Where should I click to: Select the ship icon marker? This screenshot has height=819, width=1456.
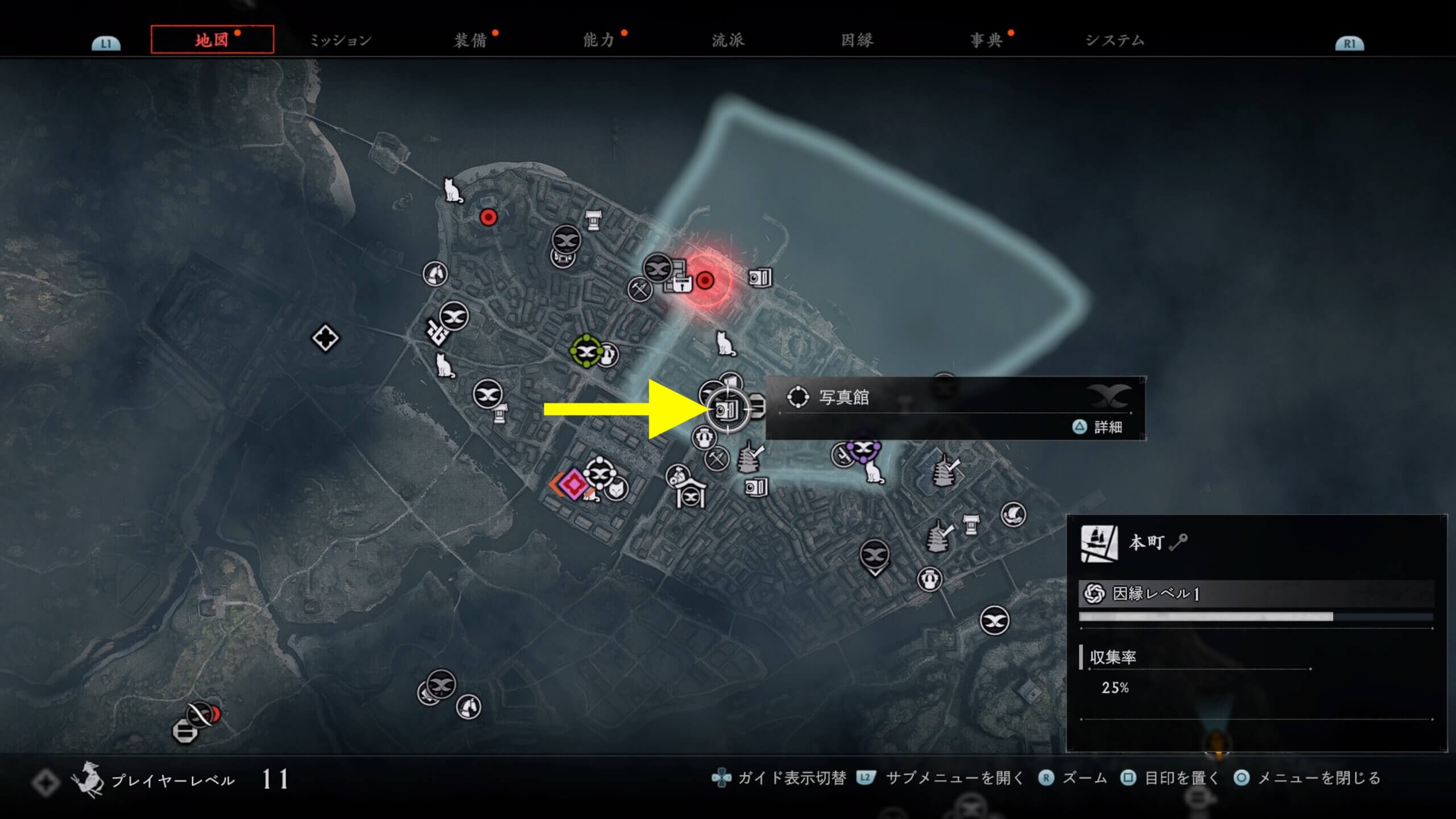pos(1013,515)
